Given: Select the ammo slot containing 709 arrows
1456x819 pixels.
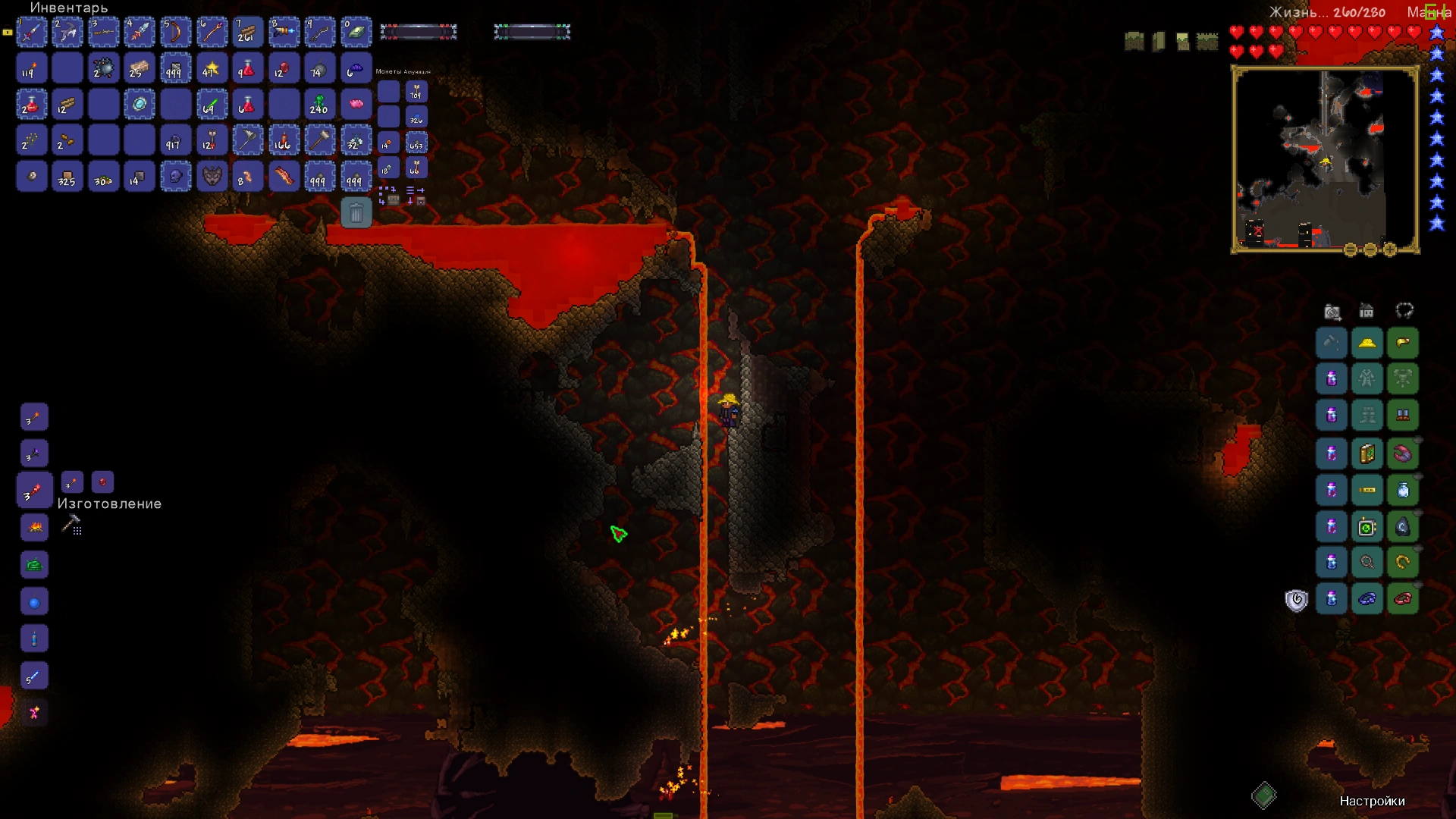Looking at the screenshot, I should point(416,92).
